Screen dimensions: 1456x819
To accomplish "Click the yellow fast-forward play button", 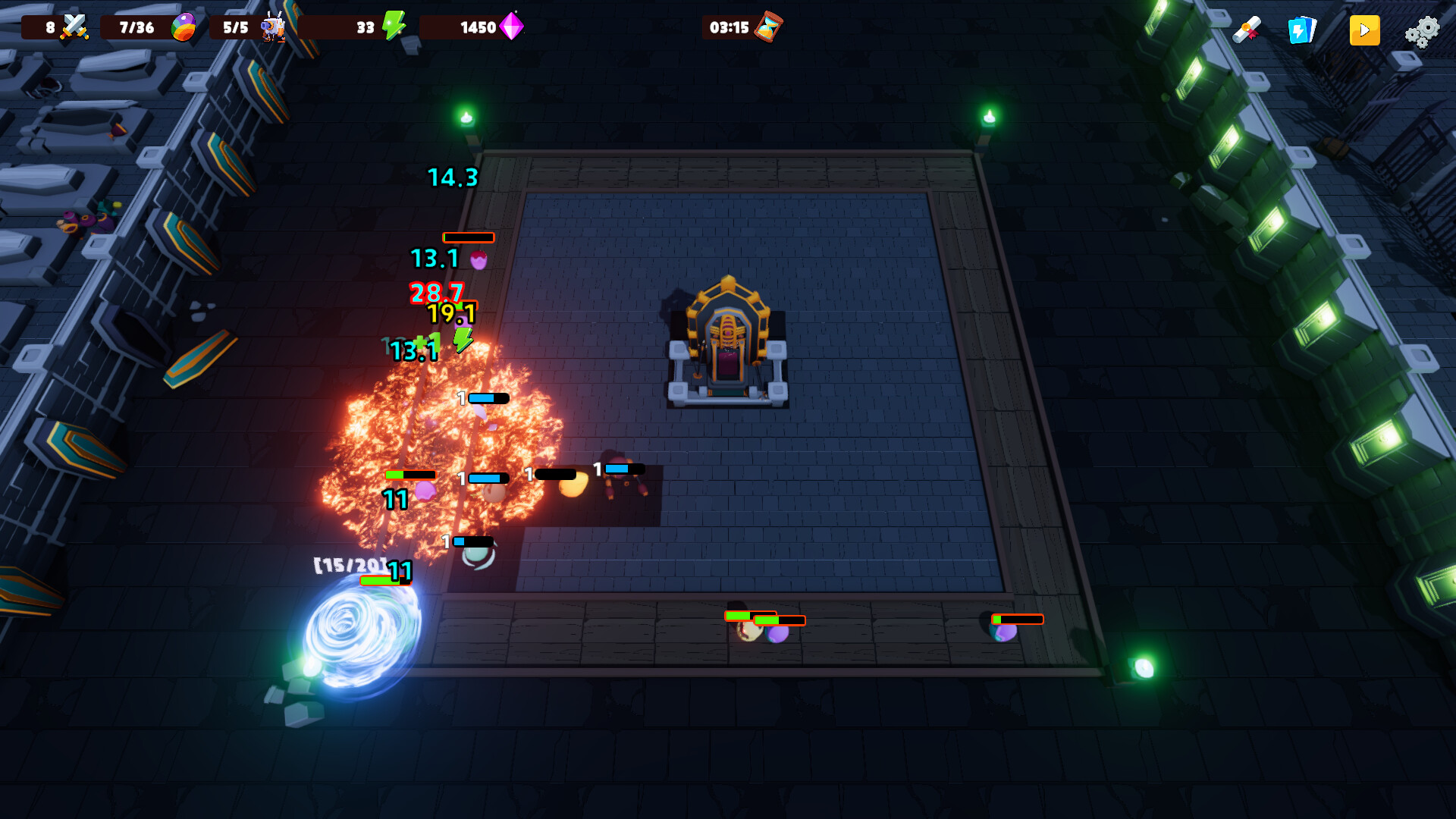I will click(1364, 30).
